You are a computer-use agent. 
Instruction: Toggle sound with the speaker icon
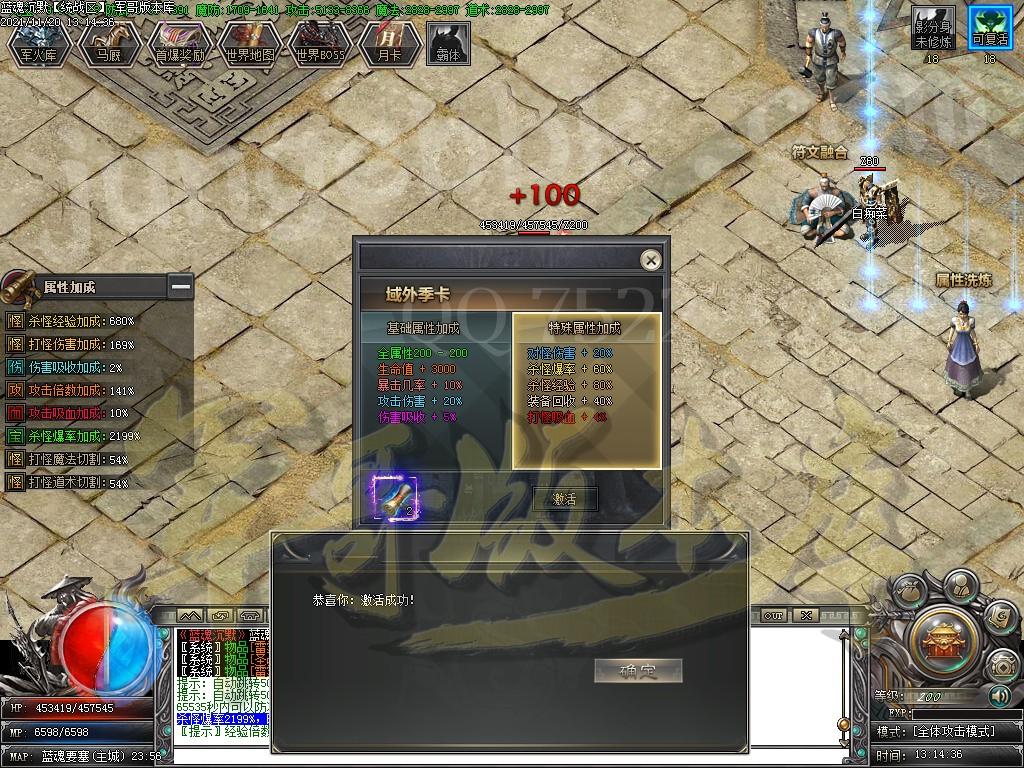click(999, 696)
